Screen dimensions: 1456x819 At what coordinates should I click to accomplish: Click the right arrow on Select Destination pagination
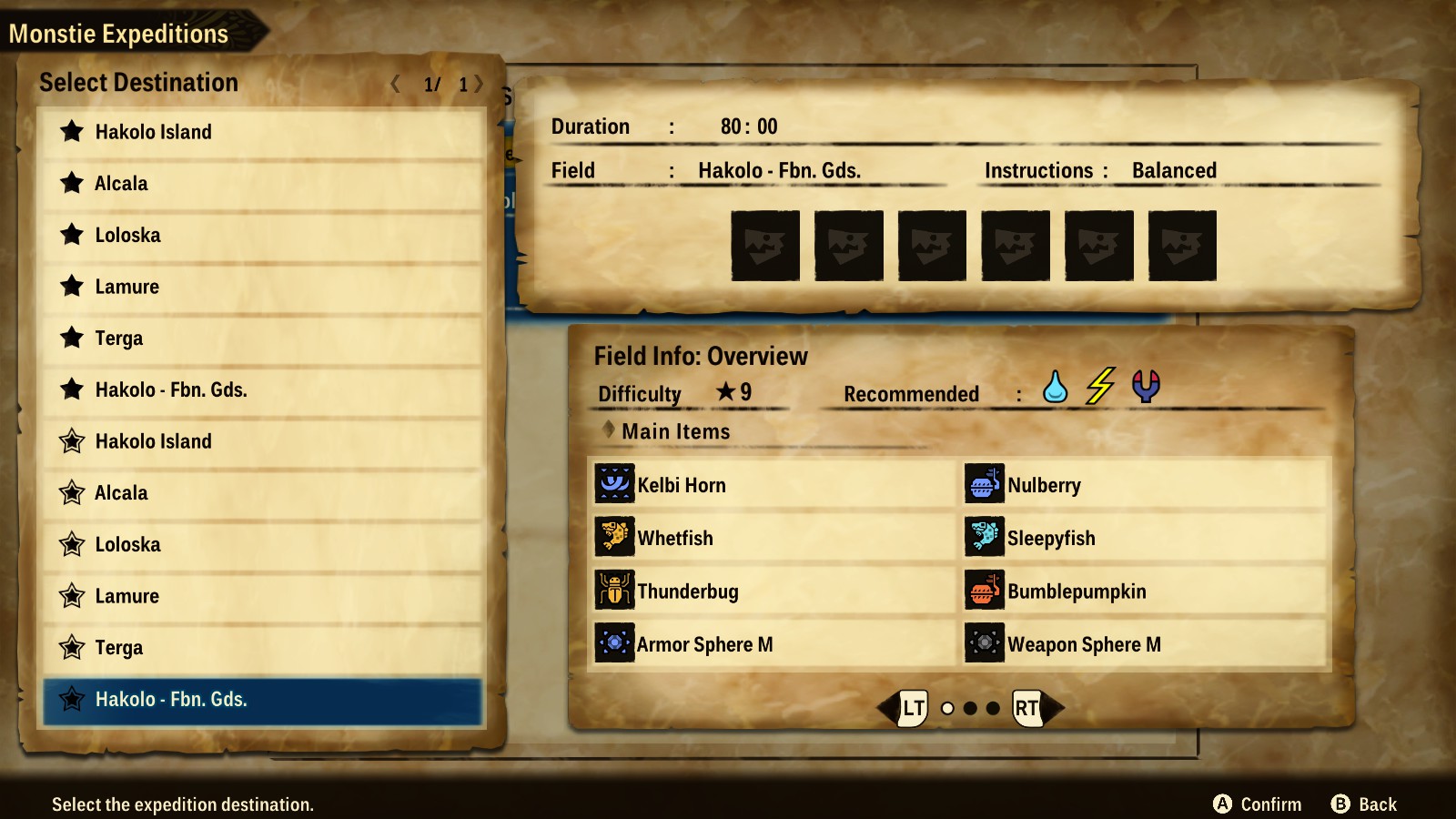click(477, 85)
